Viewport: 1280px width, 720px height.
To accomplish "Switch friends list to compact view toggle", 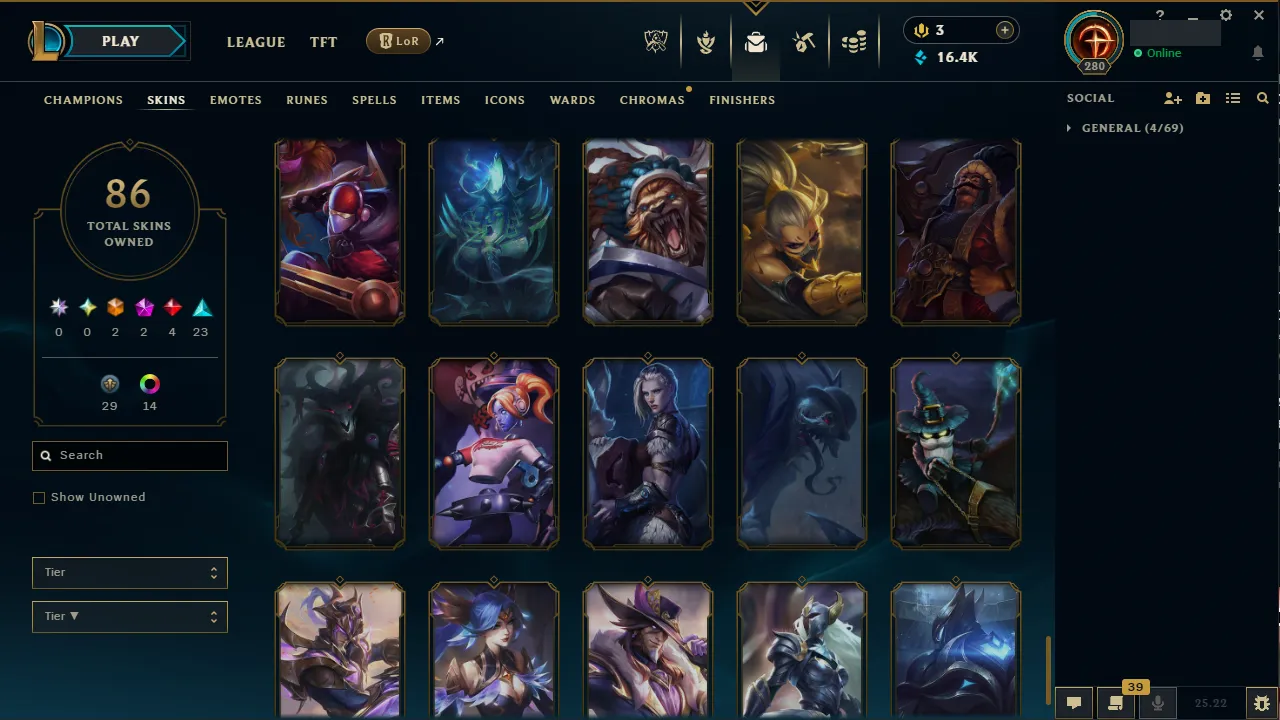I will [1233, 98].
